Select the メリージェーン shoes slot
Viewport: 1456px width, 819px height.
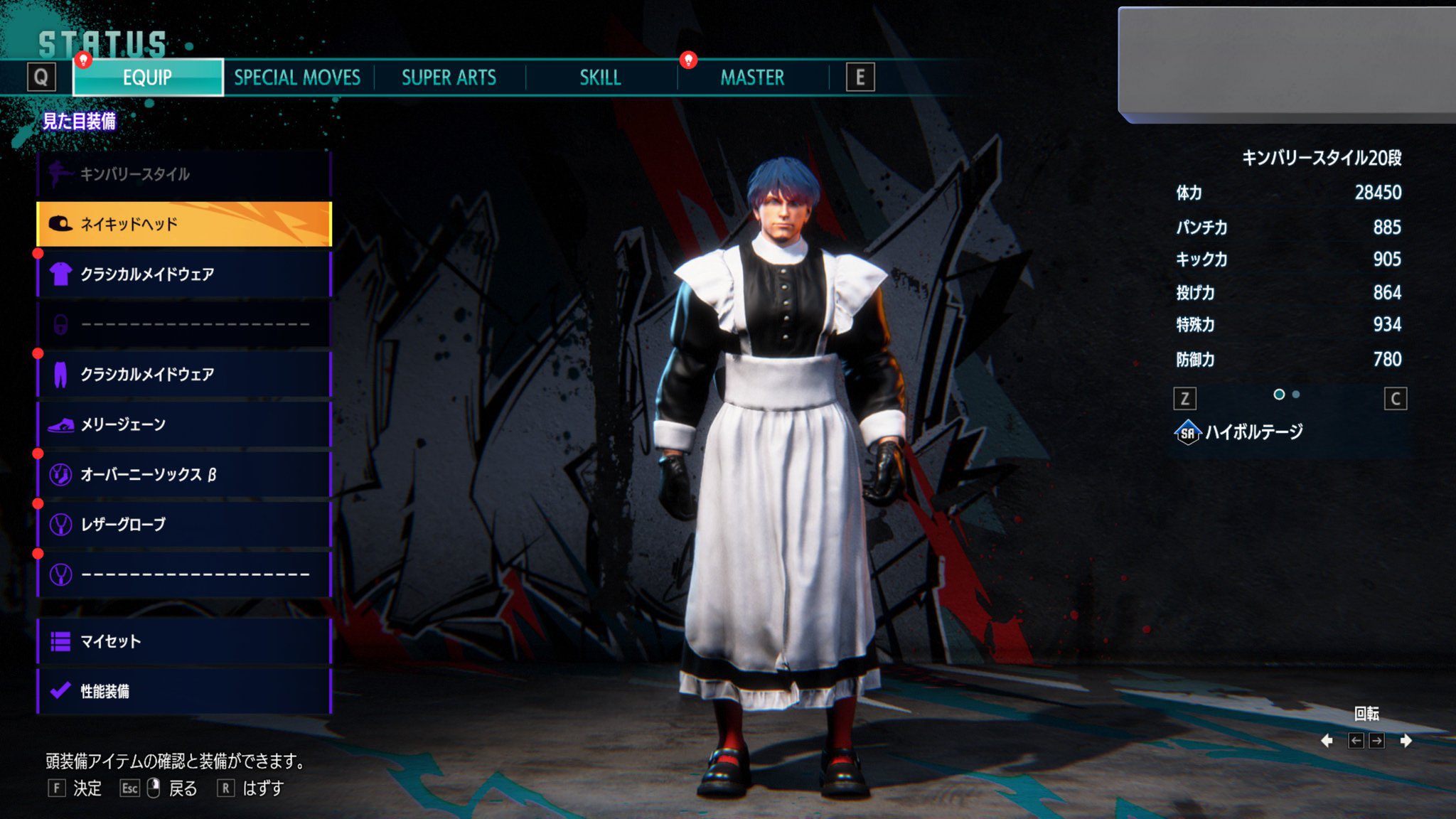(x=183, y=424)
